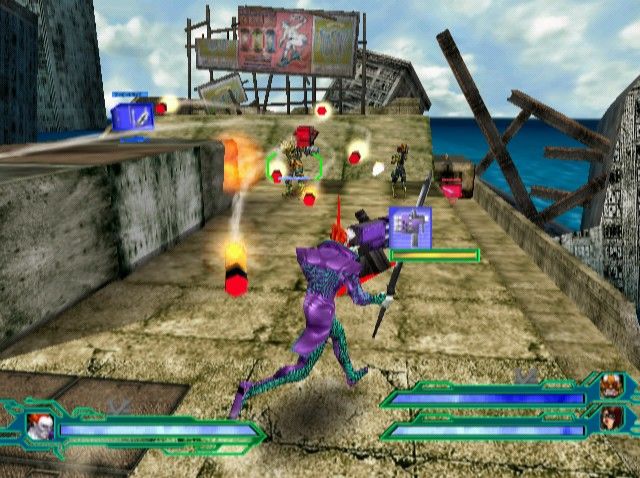Select the red-haired character portrait

tap(40, 426)
